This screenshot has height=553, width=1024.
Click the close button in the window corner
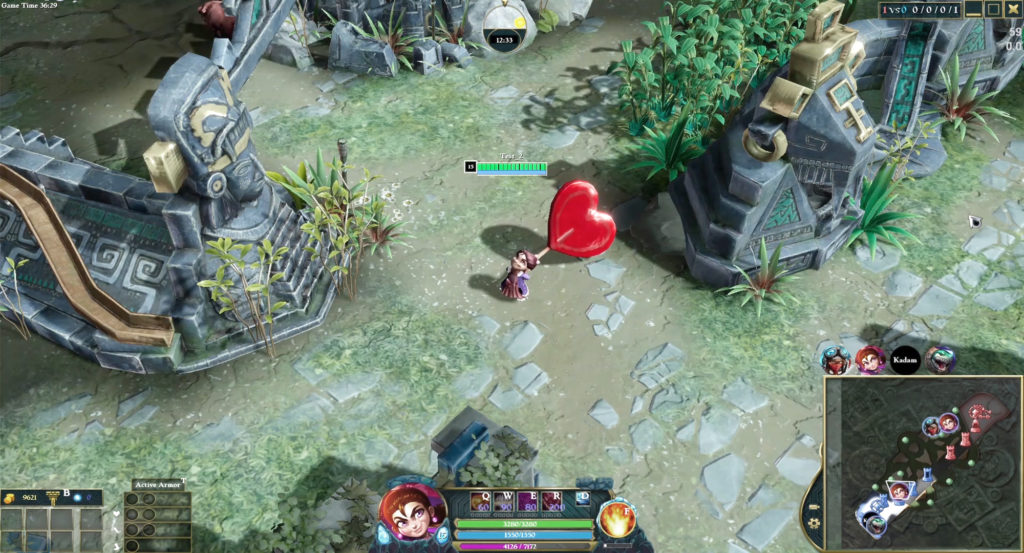[1015, 10]
